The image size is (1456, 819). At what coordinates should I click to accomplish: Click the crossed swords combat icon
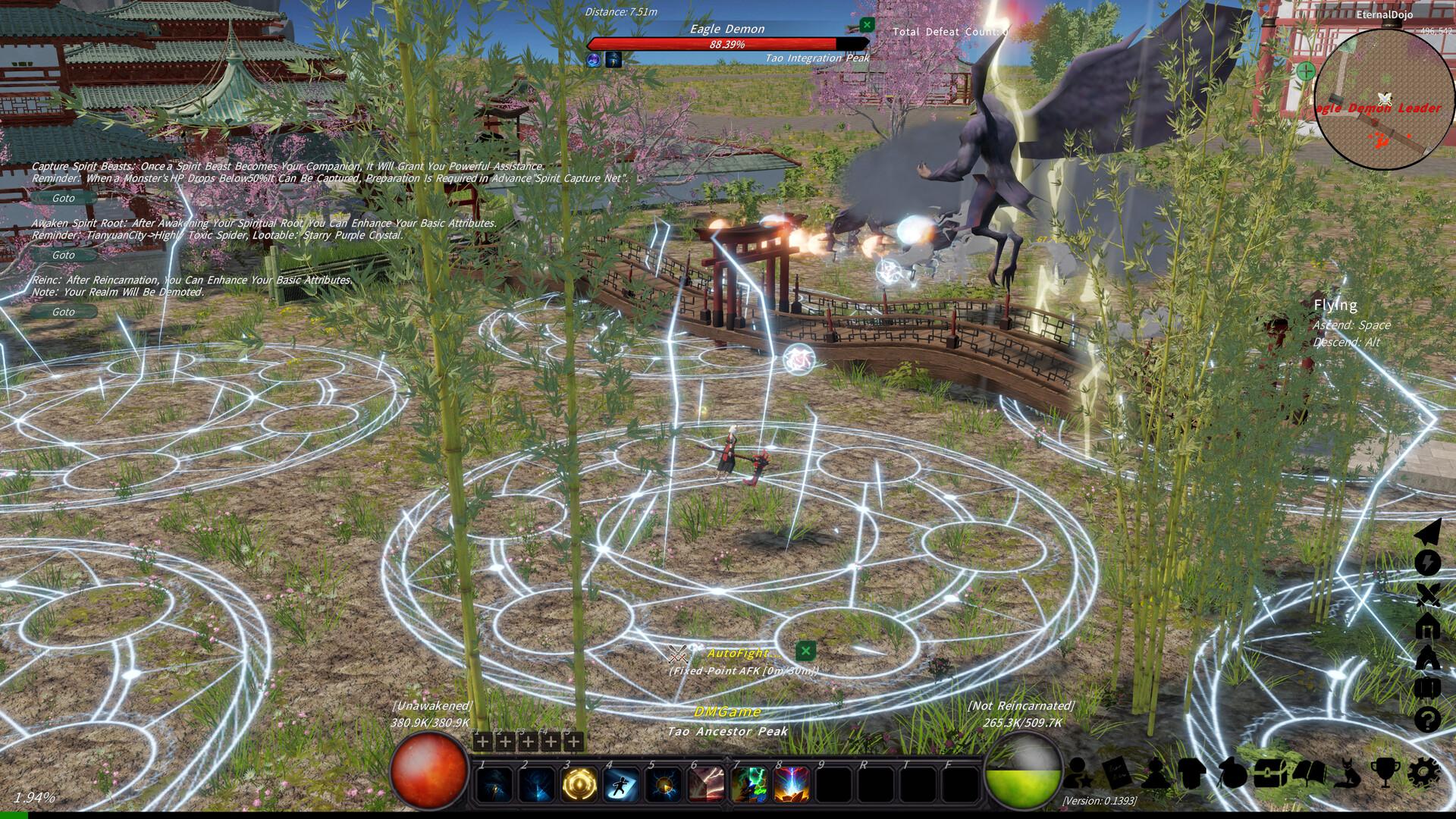tap(1427, 595)
